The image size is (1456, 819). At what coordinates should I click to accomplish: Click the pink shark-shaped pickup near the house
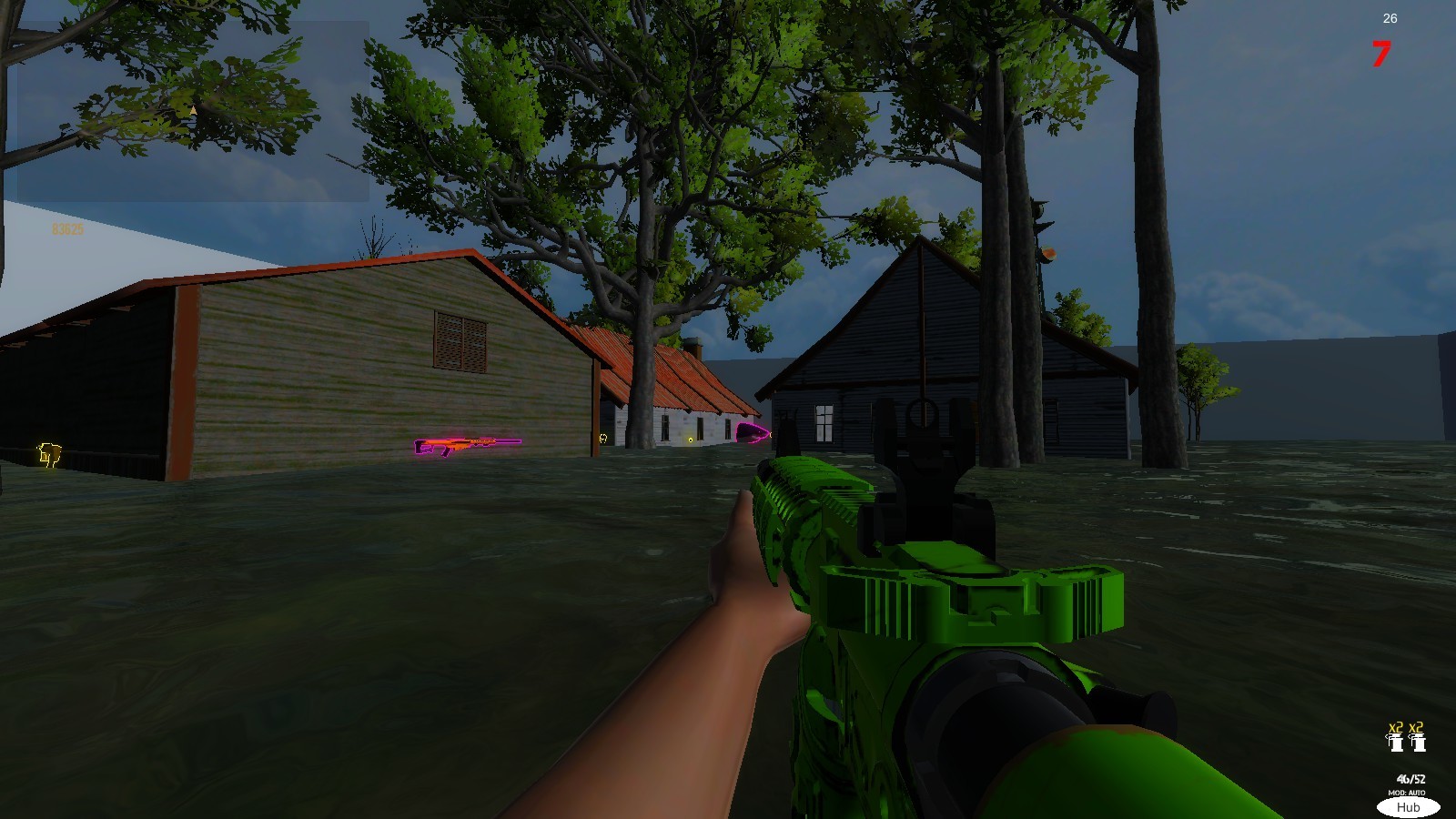click(x=753, y=433)
